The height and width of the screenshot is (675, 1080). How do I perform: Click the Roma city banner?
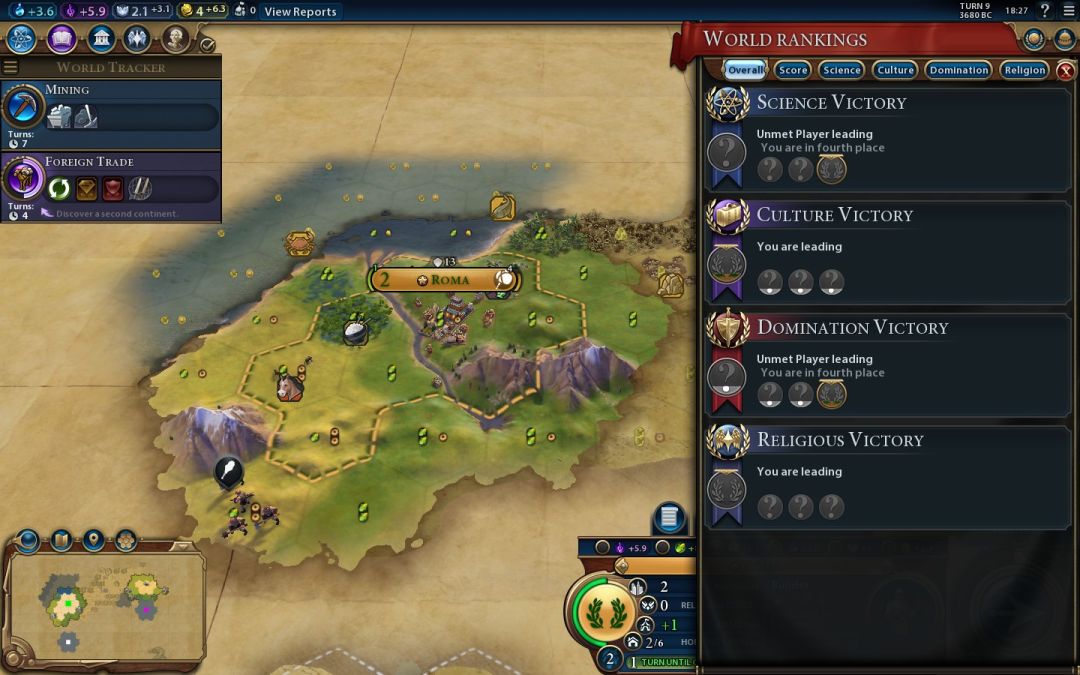pyautogui.click(x=445, y=280)
